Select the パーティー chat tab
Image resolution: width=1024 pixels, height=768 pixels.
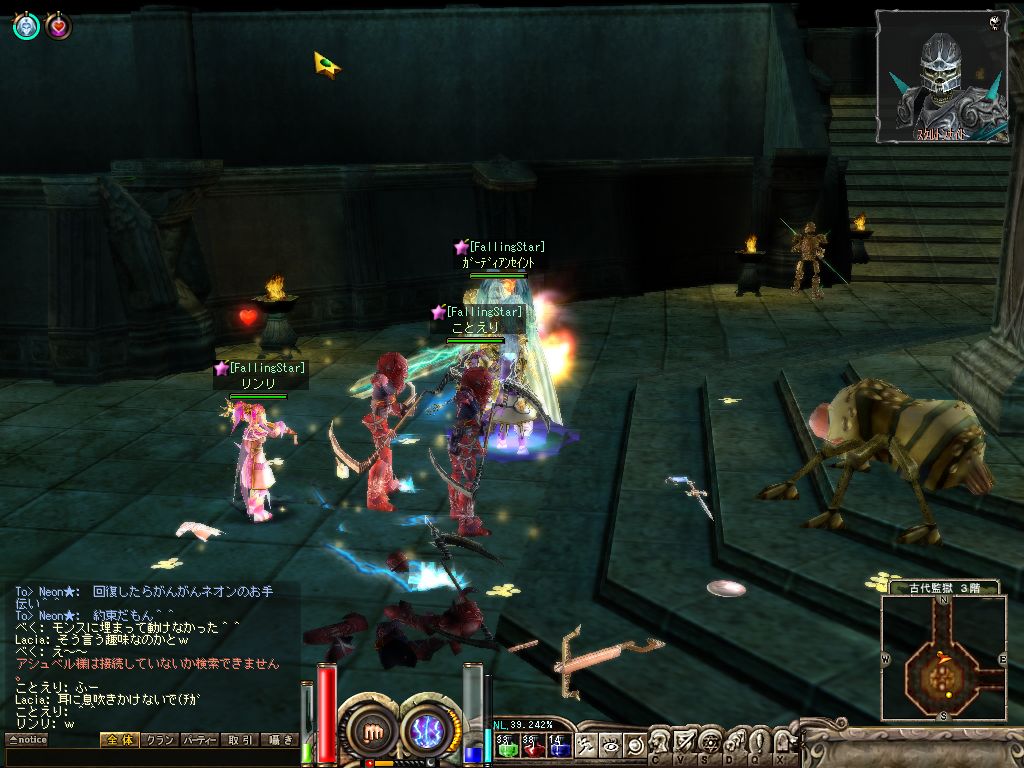[x=199, y=740]
